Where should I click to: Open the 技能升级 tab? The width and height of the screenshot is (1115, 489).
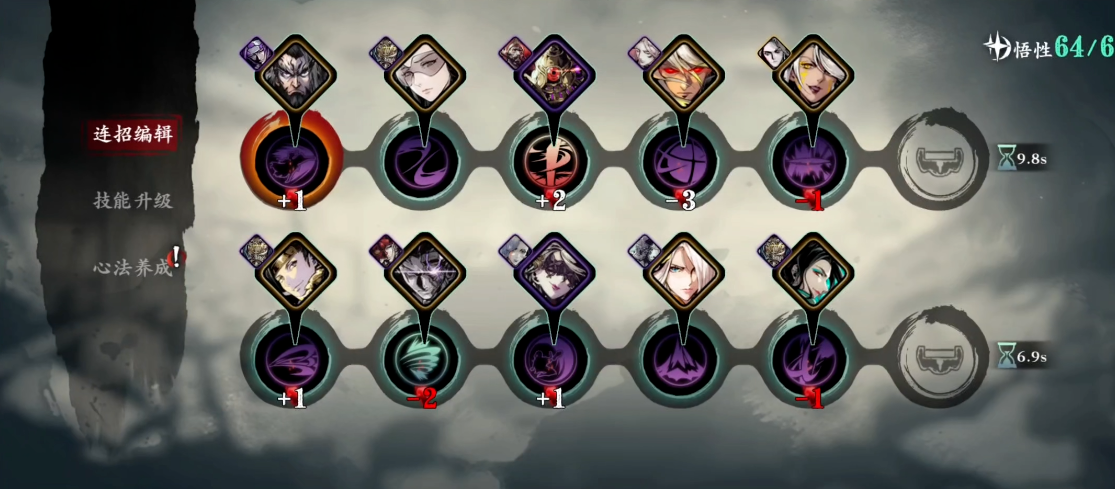point(133,200)
